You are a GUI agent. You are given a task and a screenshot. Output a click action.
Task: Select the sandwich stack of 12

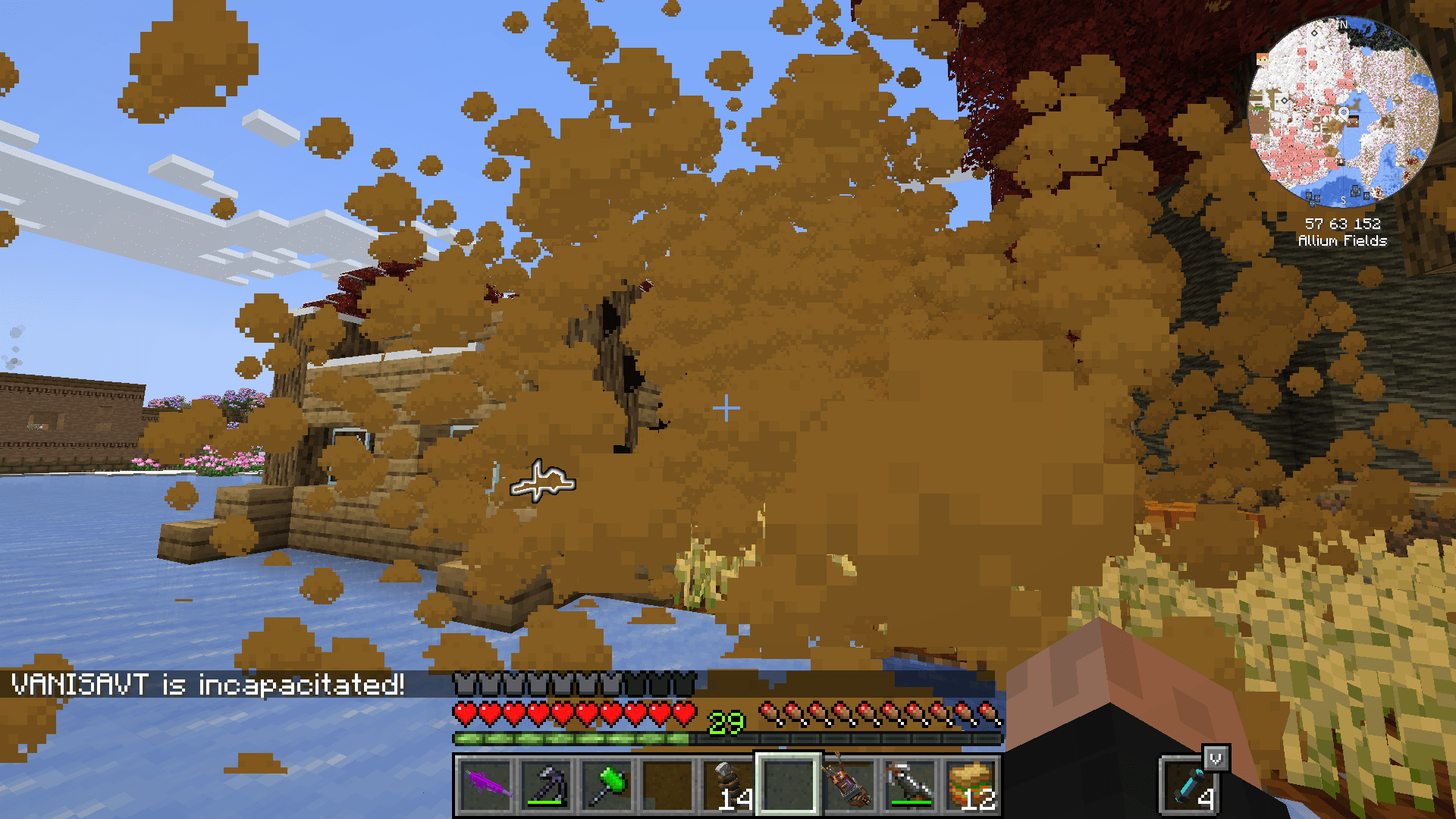point(971,785)
